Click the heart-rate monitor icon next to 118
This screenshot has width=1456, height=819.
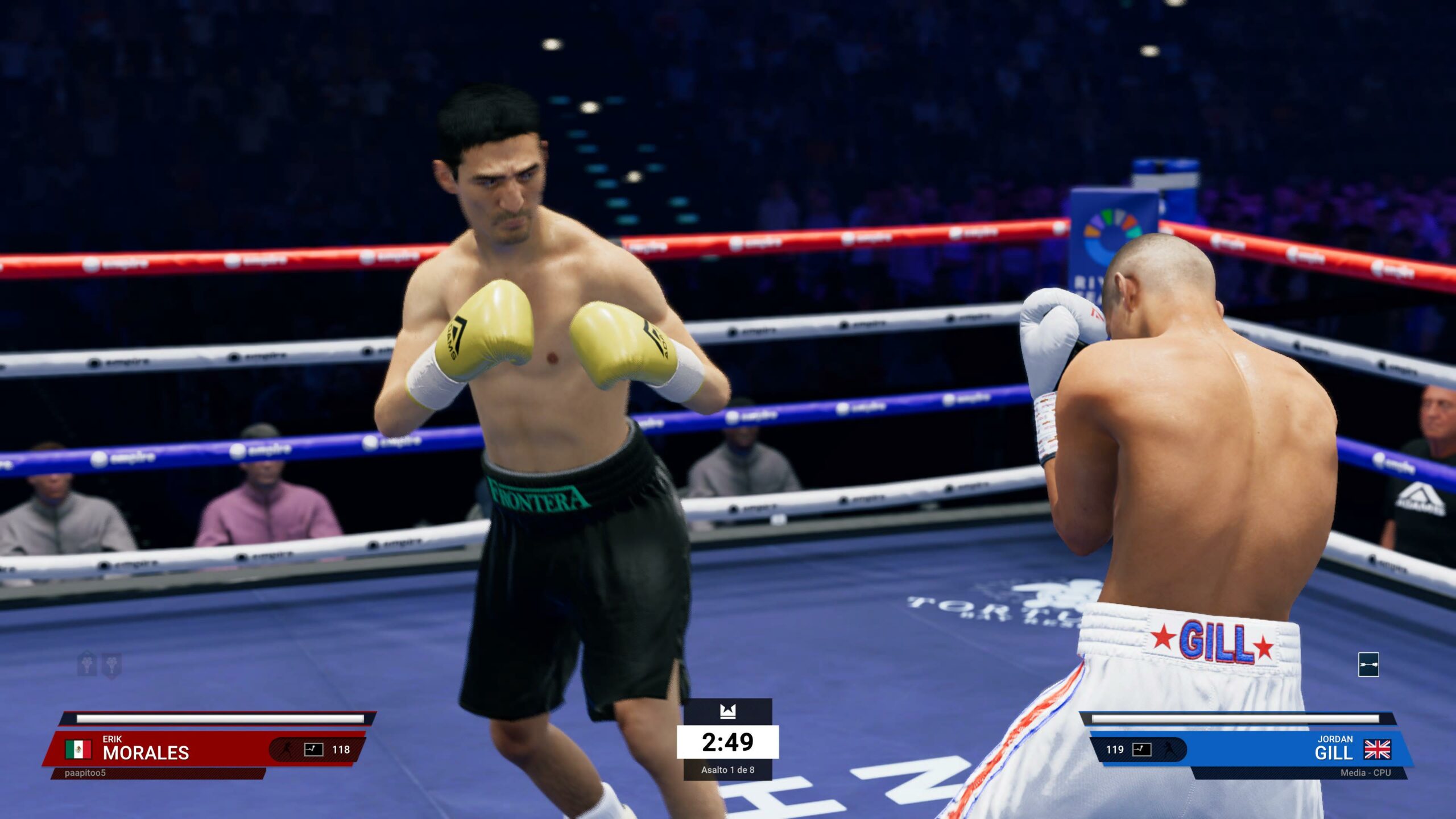point(313,749)
